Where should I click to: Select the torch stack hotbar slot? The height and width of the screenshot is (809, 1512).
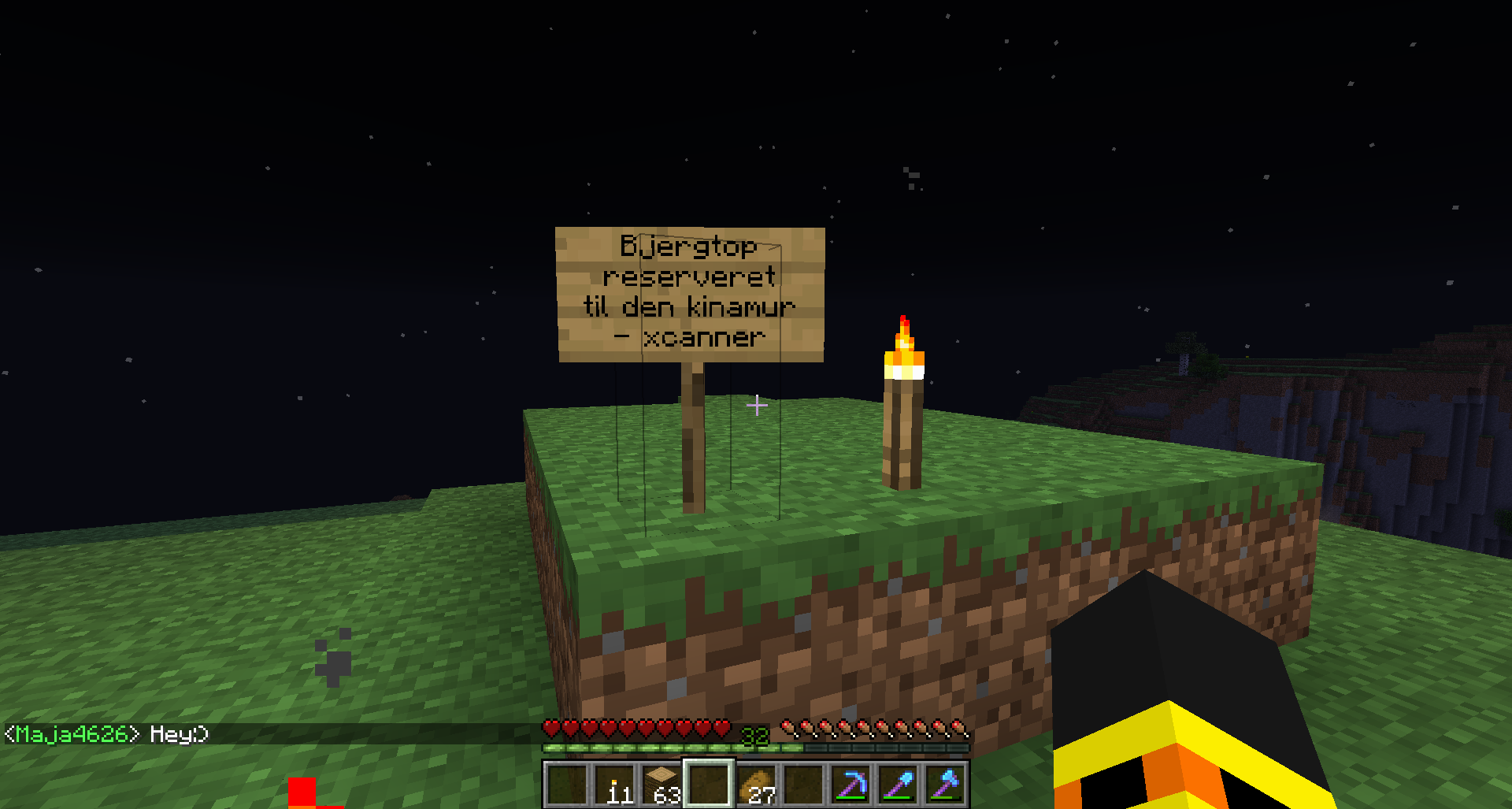click(x=614, y=785)
